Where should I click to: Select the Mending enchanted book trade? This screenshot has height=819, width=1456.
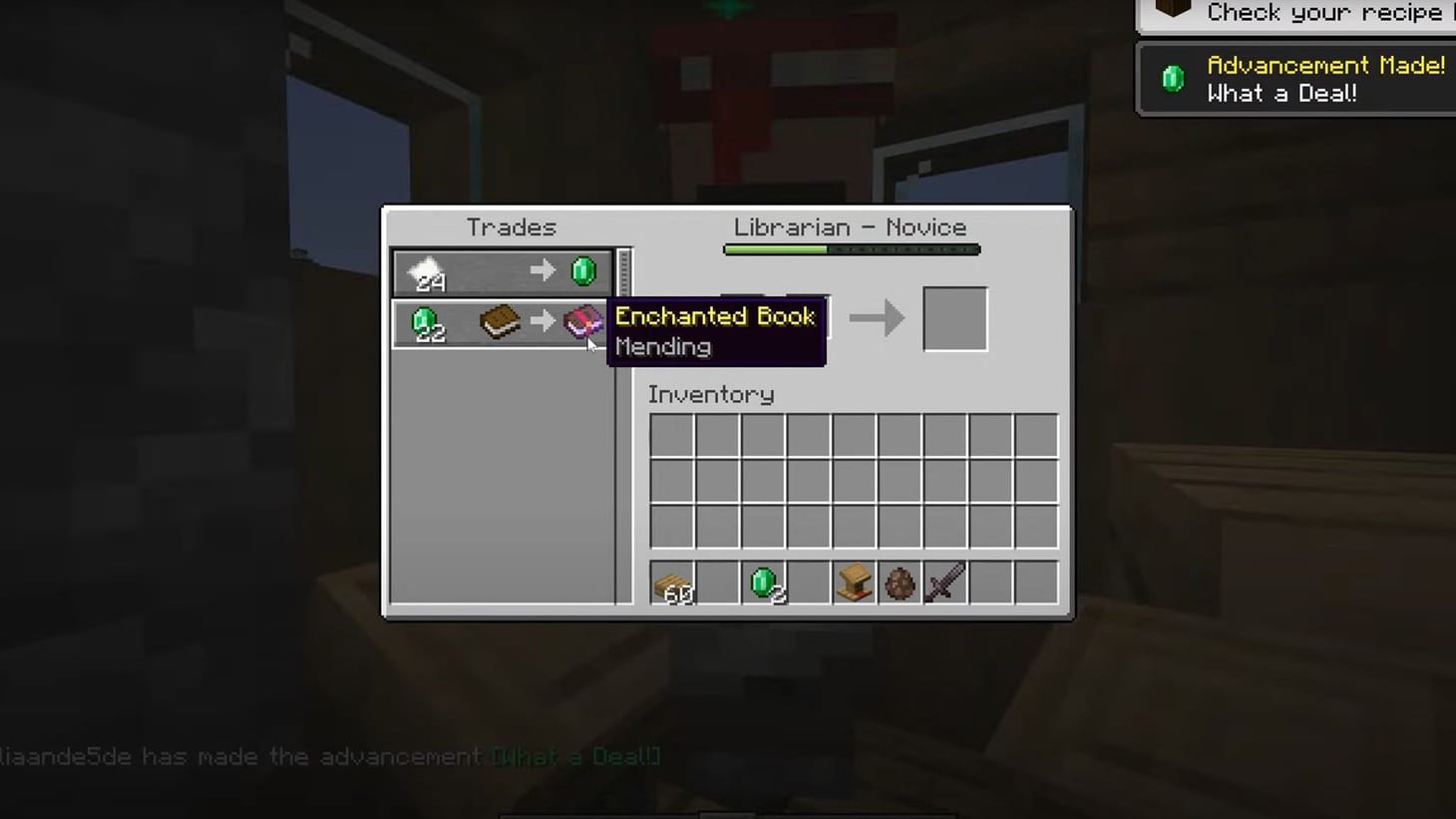pos(469,322)
